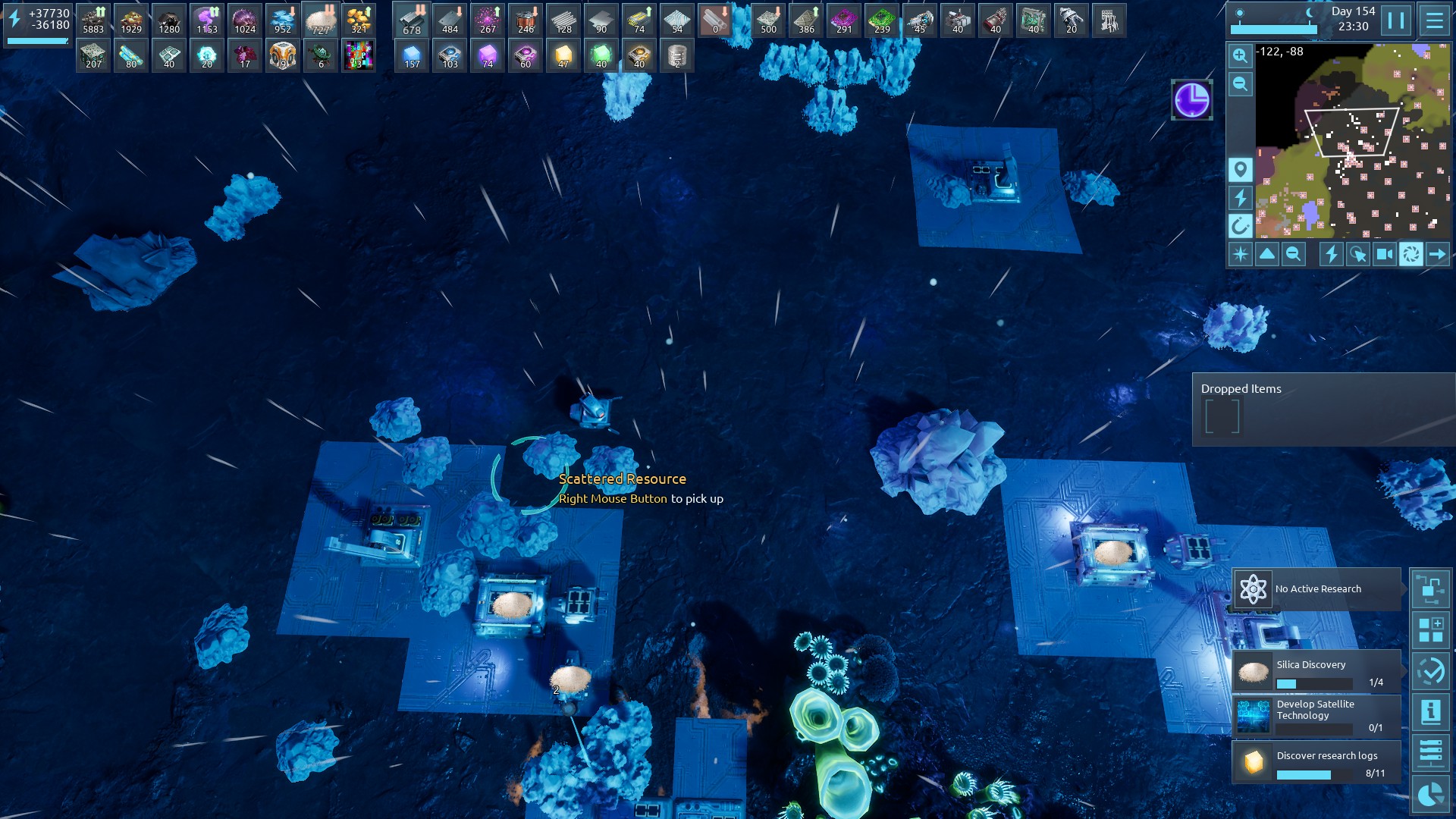Open the tech tree button
This screenshot has height=819, width=1456.
click(1430, 589)
